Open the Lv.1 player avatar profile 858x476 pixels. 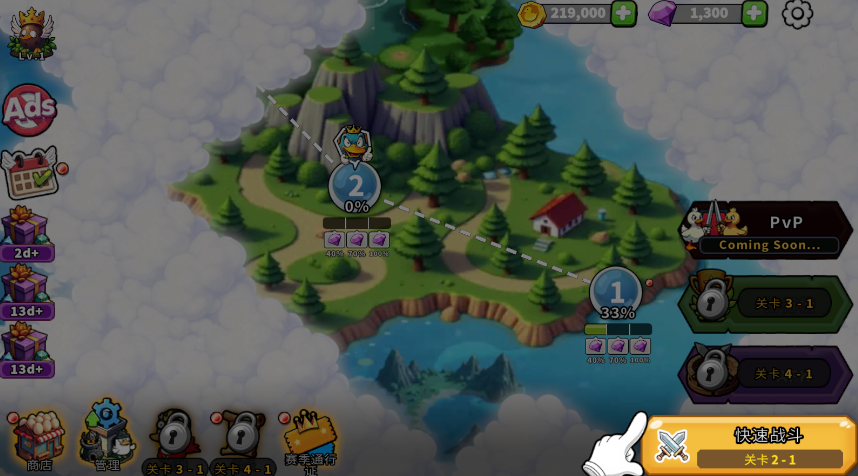tap(31, 33)
